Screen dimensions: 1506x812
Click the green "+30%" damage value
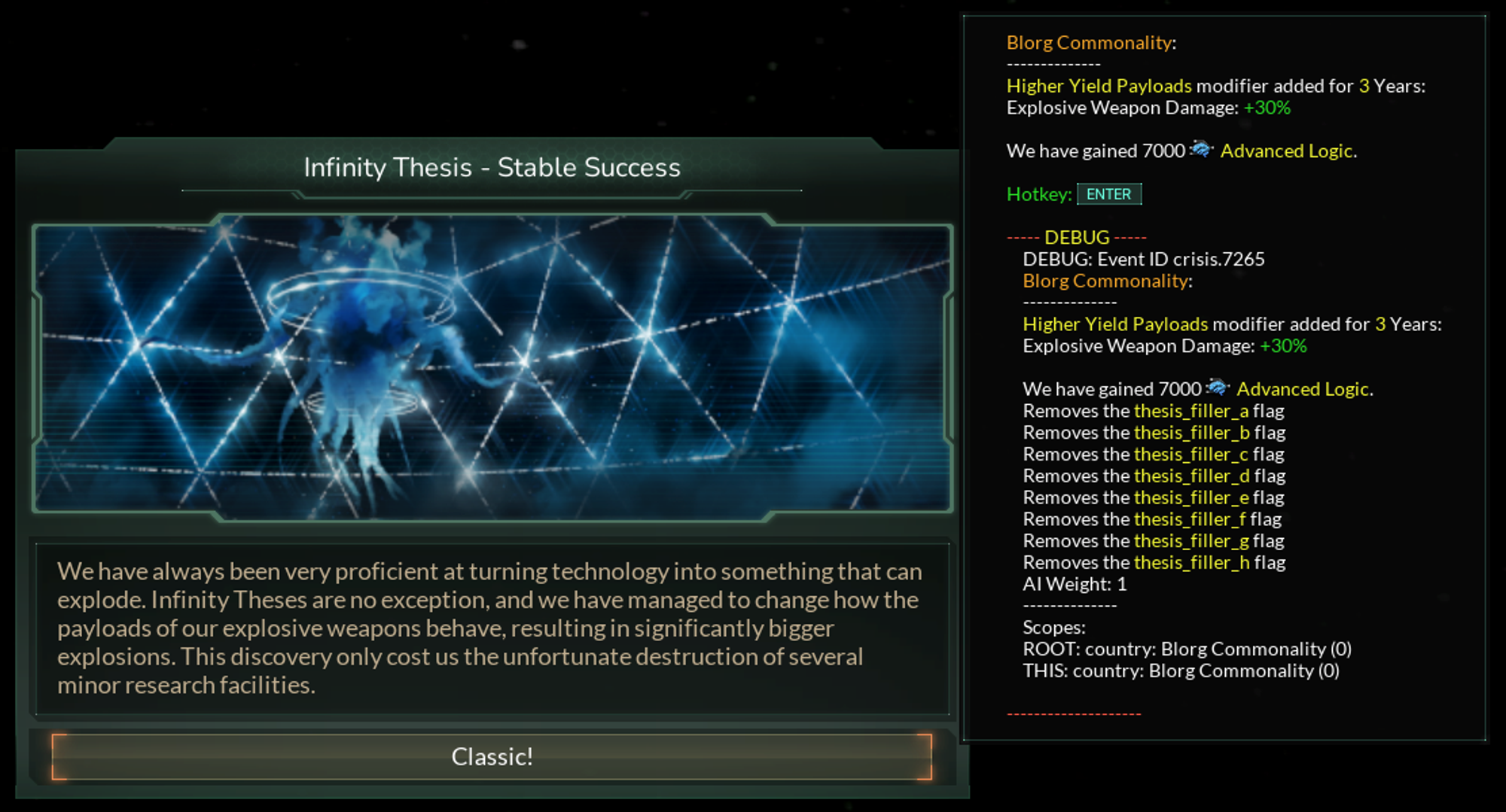pyautogui.click(x=1268, y=108)
